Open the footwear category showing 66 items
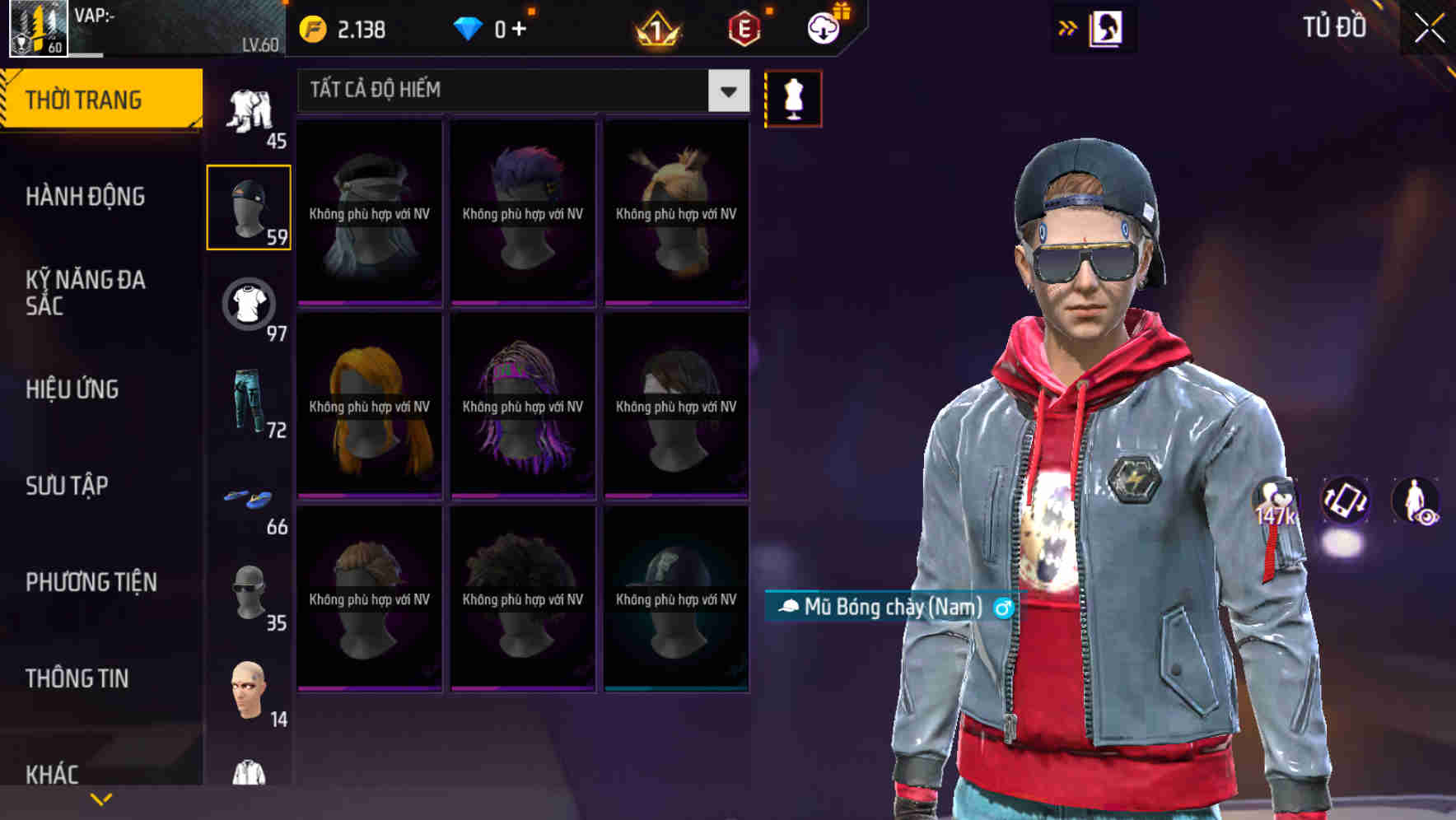Screen dimensions: 1456x820 (x=248, y=498)
